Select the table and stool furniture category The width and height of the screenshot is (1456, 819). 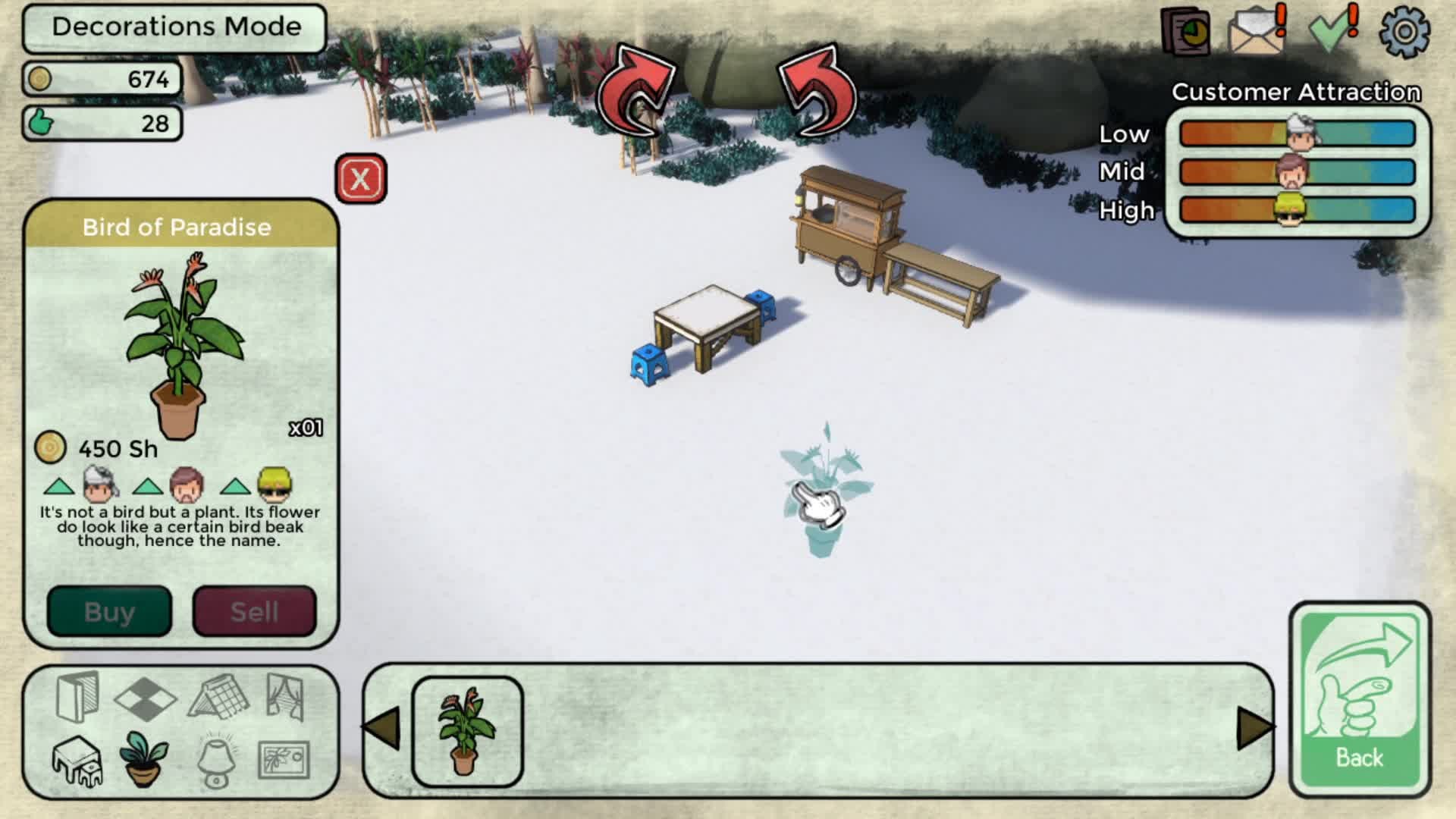point(77,761)
